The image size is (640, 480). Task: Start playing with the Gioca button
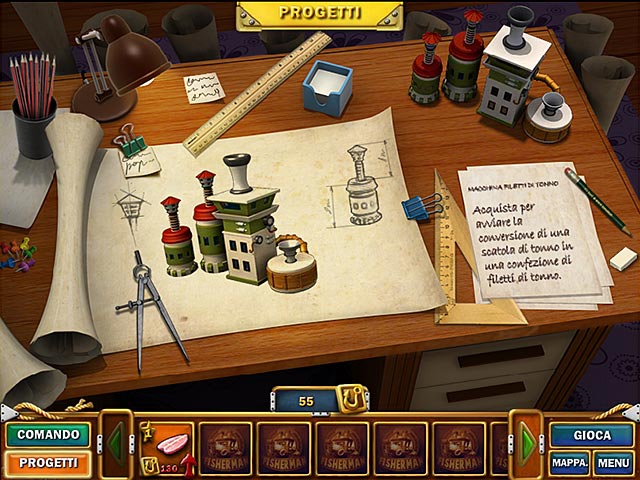(592, 435)
